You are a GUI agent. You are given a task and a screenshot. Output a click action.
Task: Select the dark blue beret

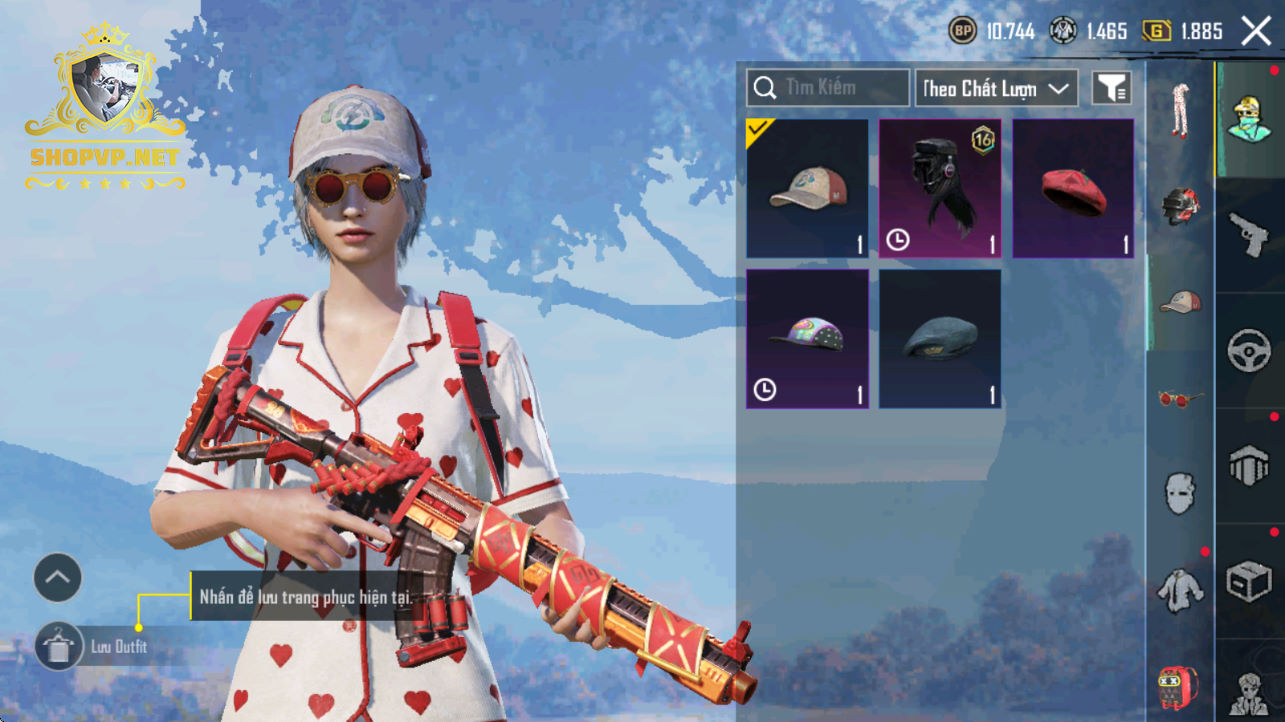(x=939, y=338)
